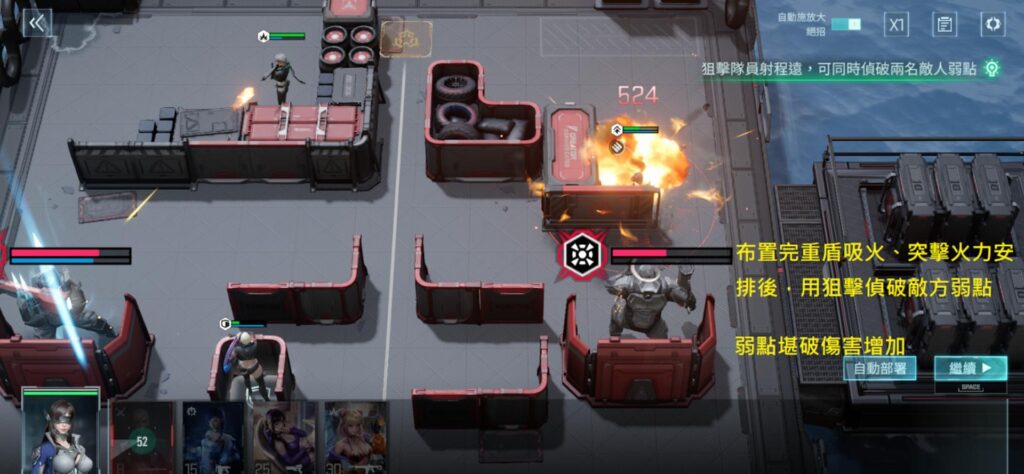Toggle the auto ultimate skill switch
The height and width of the screenshot is (474, 1024).
pyautogui.click(x=845, y=24)
